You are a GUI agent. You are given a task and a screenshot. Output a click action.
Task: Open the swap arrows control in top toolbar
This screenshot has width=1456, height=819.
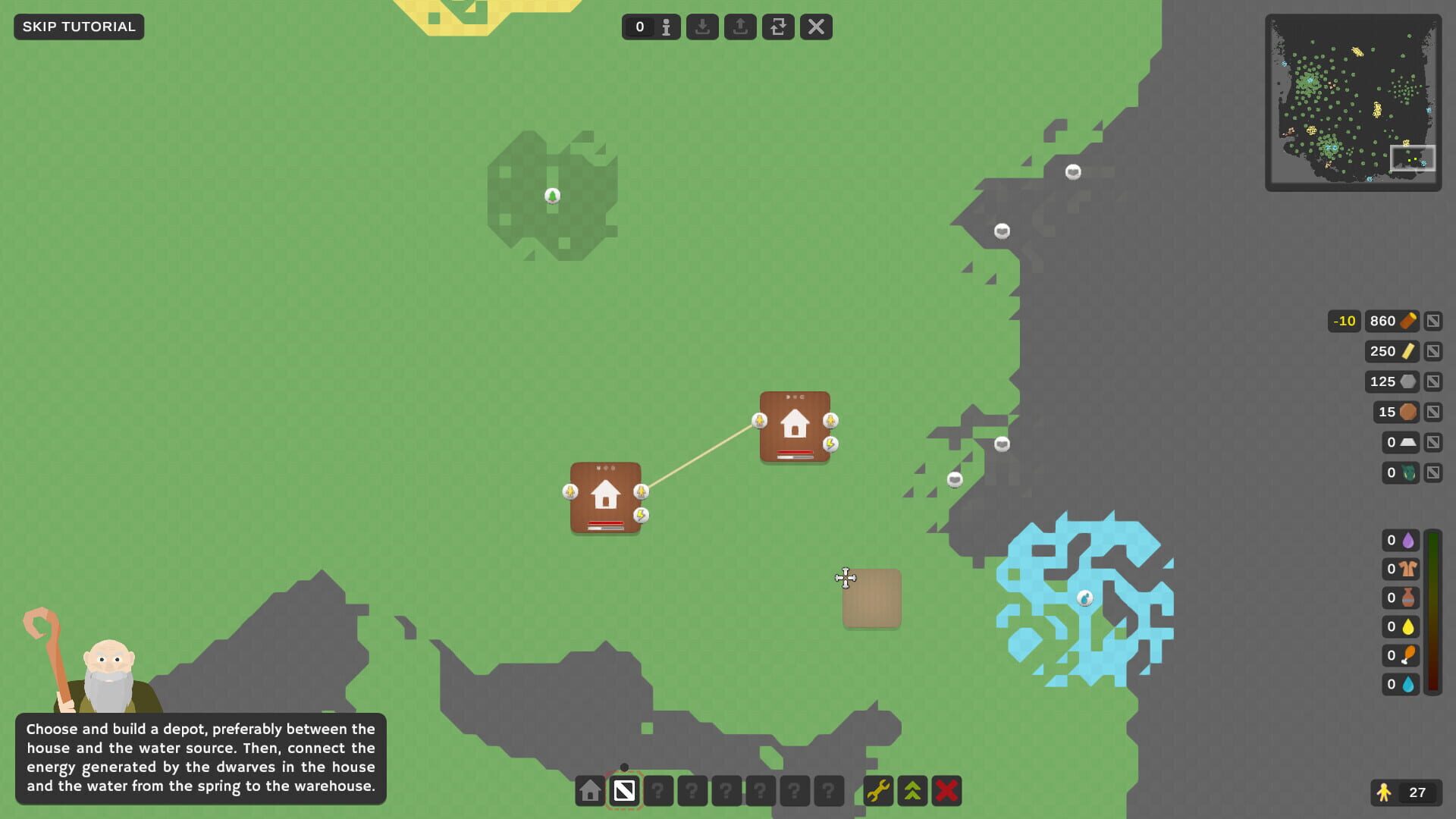[778, 27]
